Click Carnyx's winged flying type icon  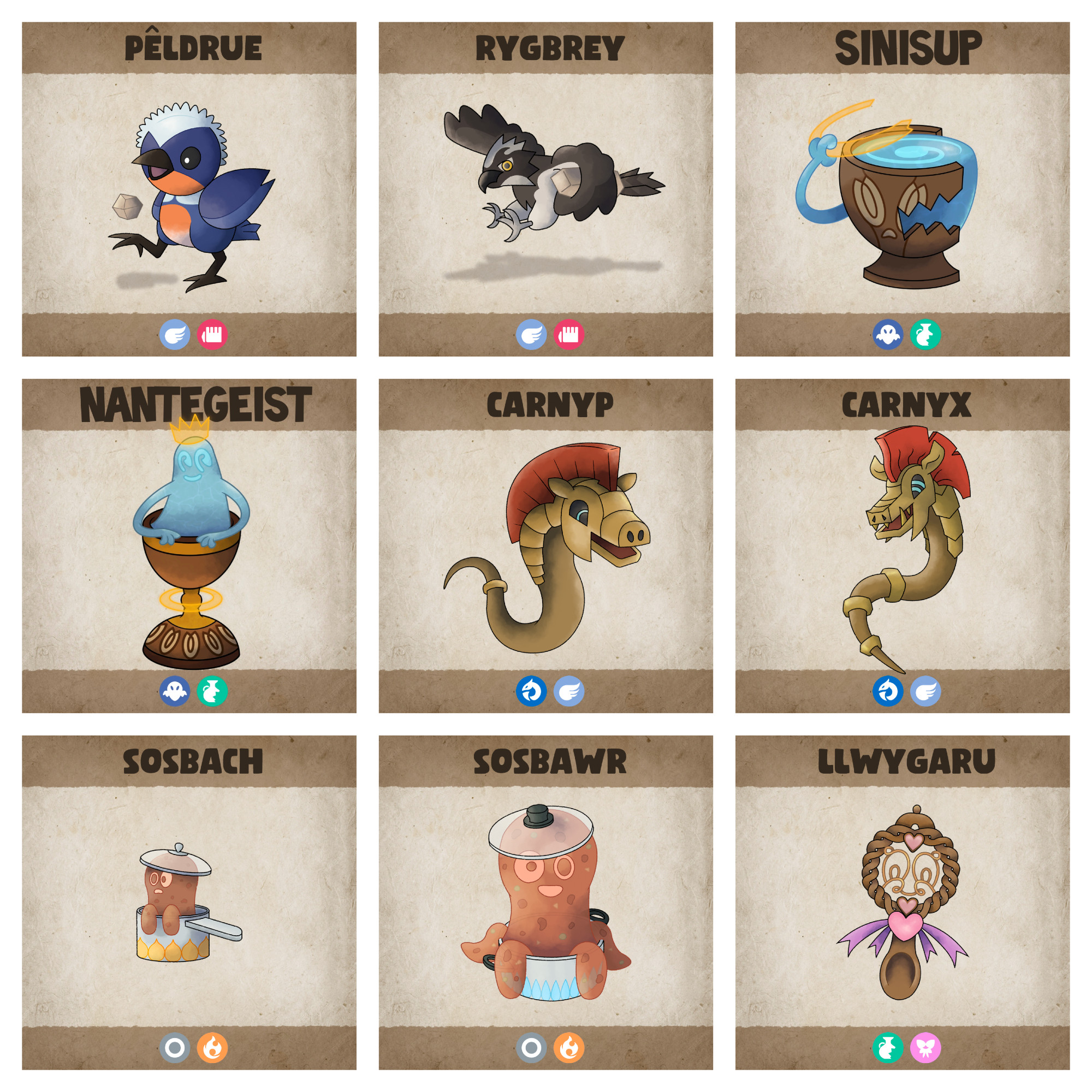click(x=925, y=691)
